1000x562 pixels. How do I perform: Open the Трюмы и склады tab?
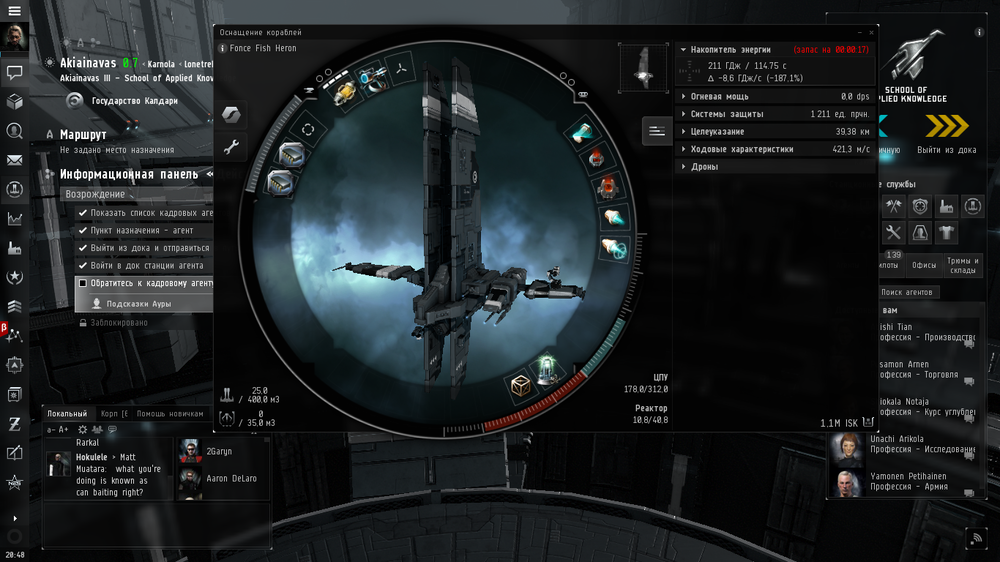(x=962, y=265)
